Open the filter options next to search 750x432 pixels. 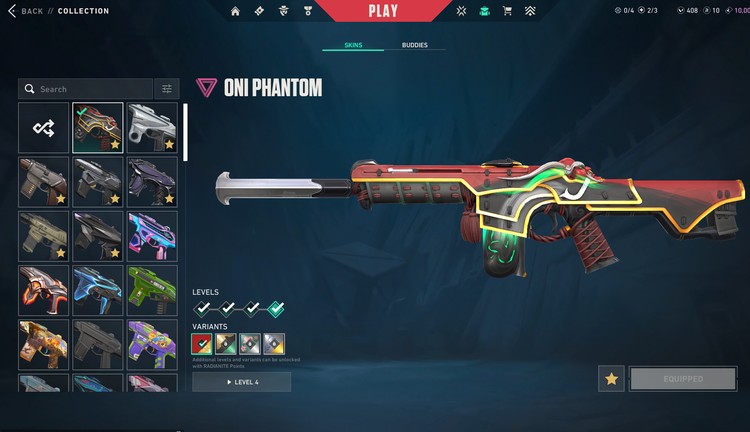point(167,89)
